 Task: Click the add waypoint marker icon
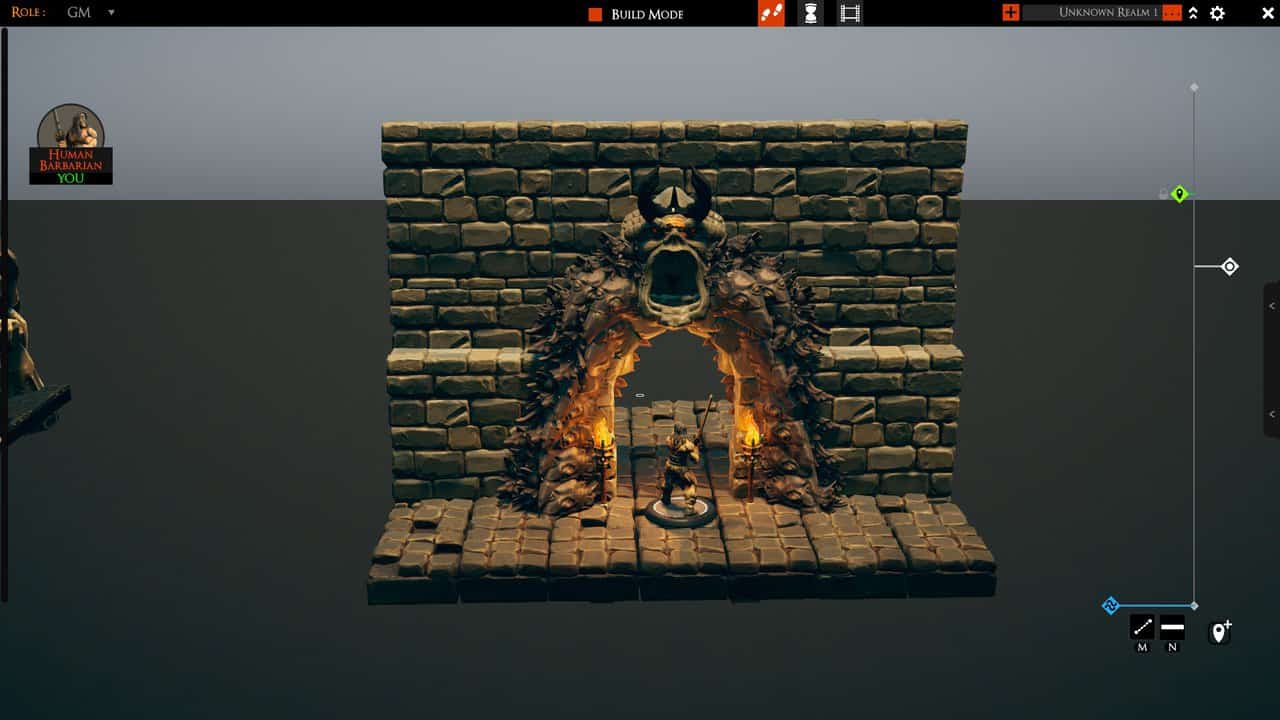point(1219,631)
